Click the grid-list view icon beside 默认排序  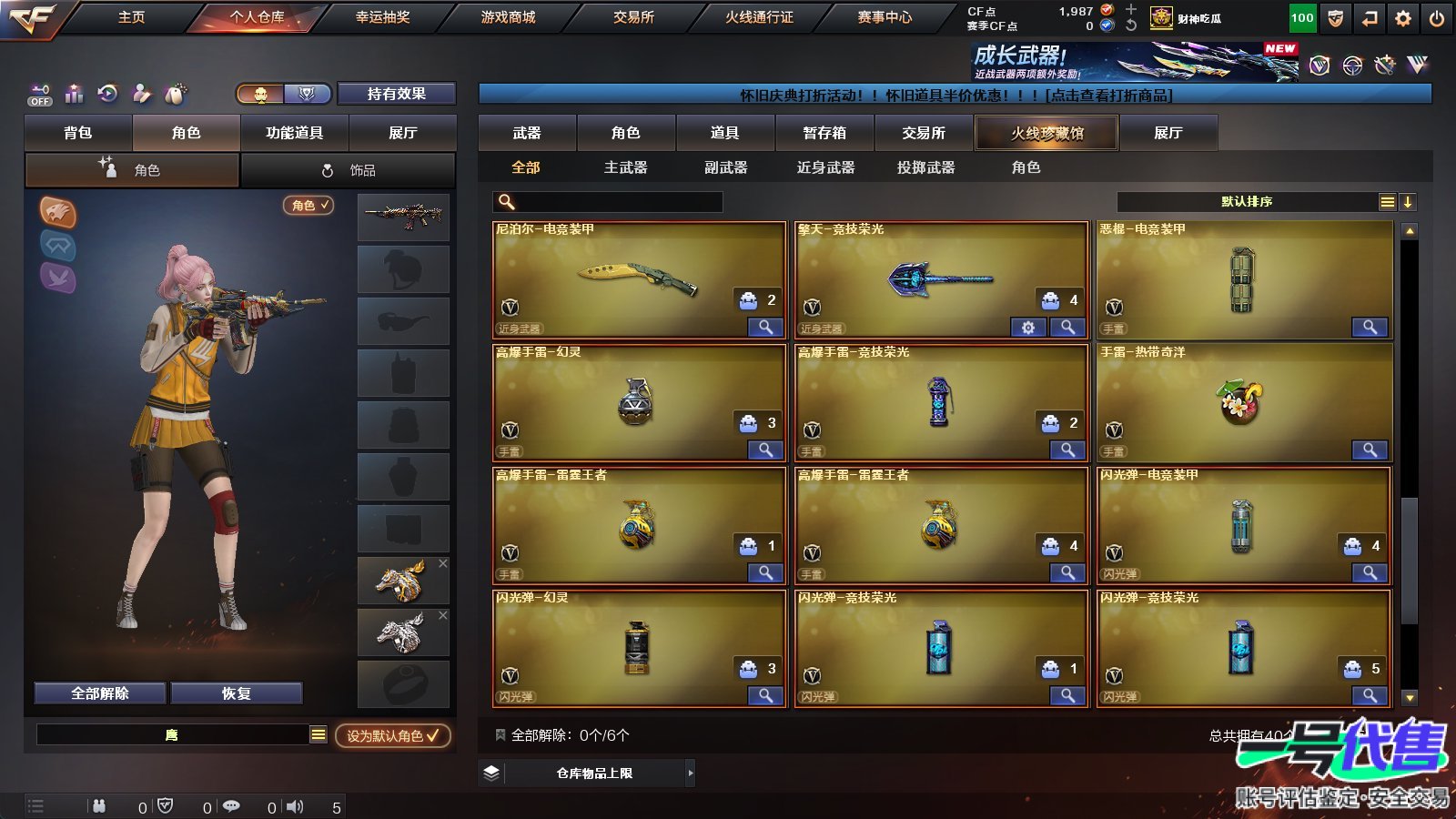pyautogui.click(x=1387, y=202)
